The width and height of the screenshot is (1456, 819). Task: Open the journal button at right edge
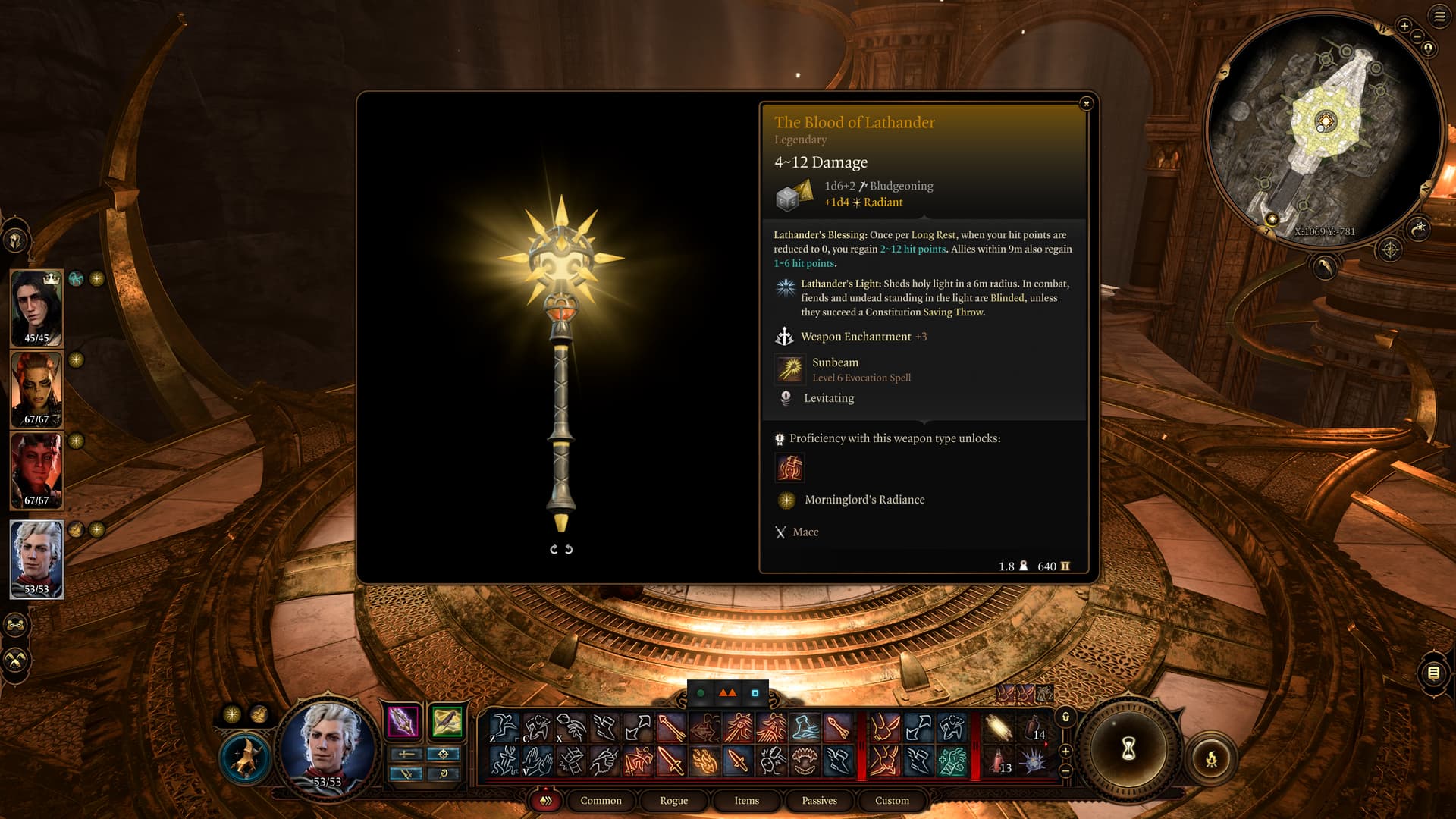[1433, 673]
